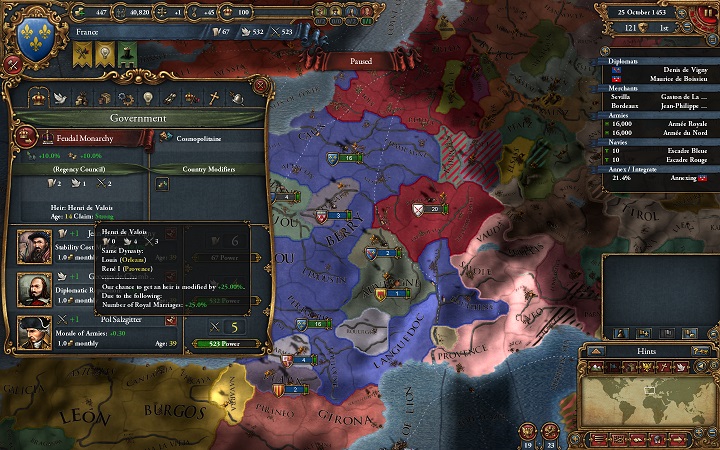Click the world minimap

(656, 398)
